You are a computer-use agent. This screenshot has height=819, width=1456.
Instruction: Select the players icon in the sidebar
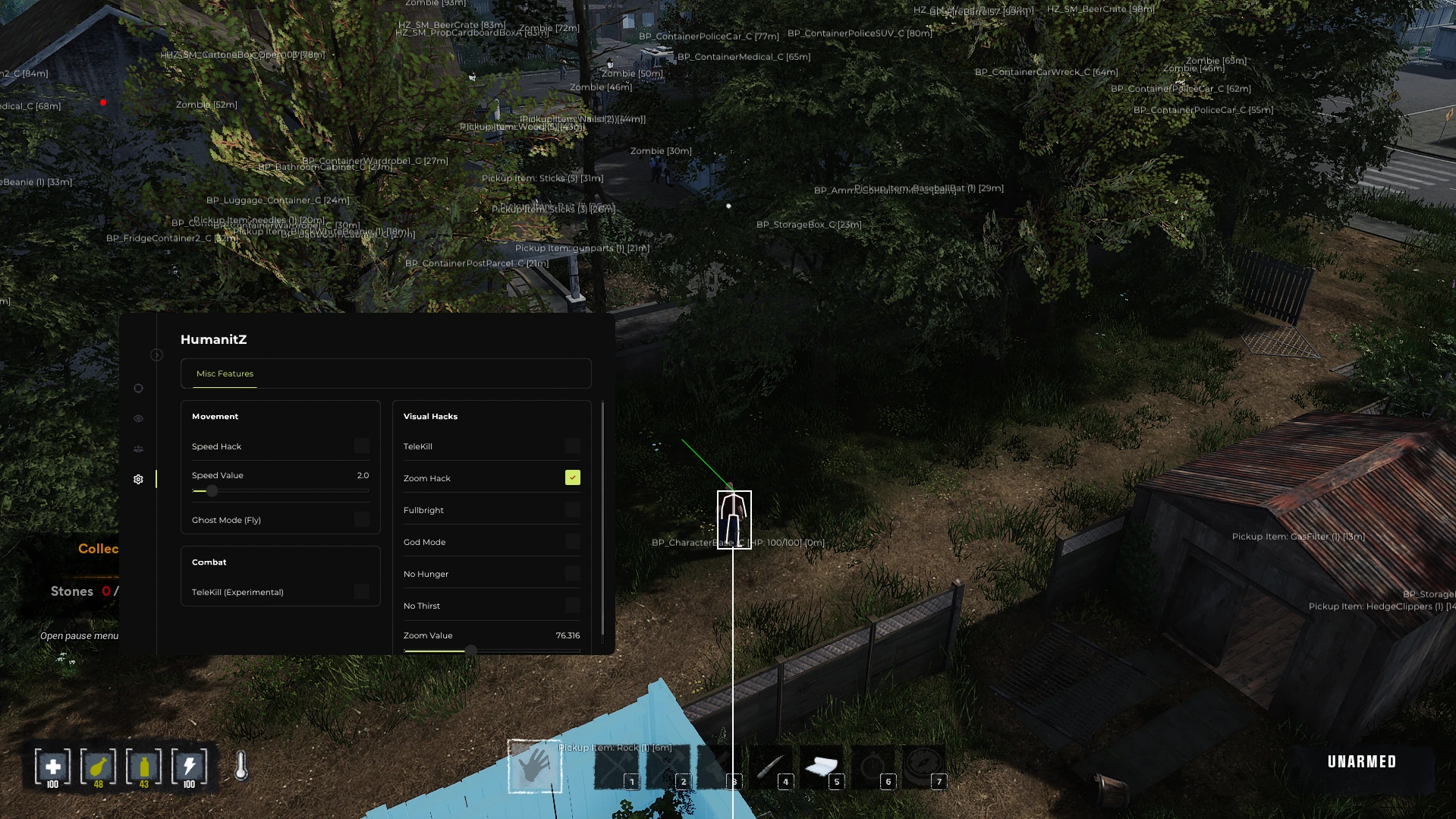coord(138,448)
